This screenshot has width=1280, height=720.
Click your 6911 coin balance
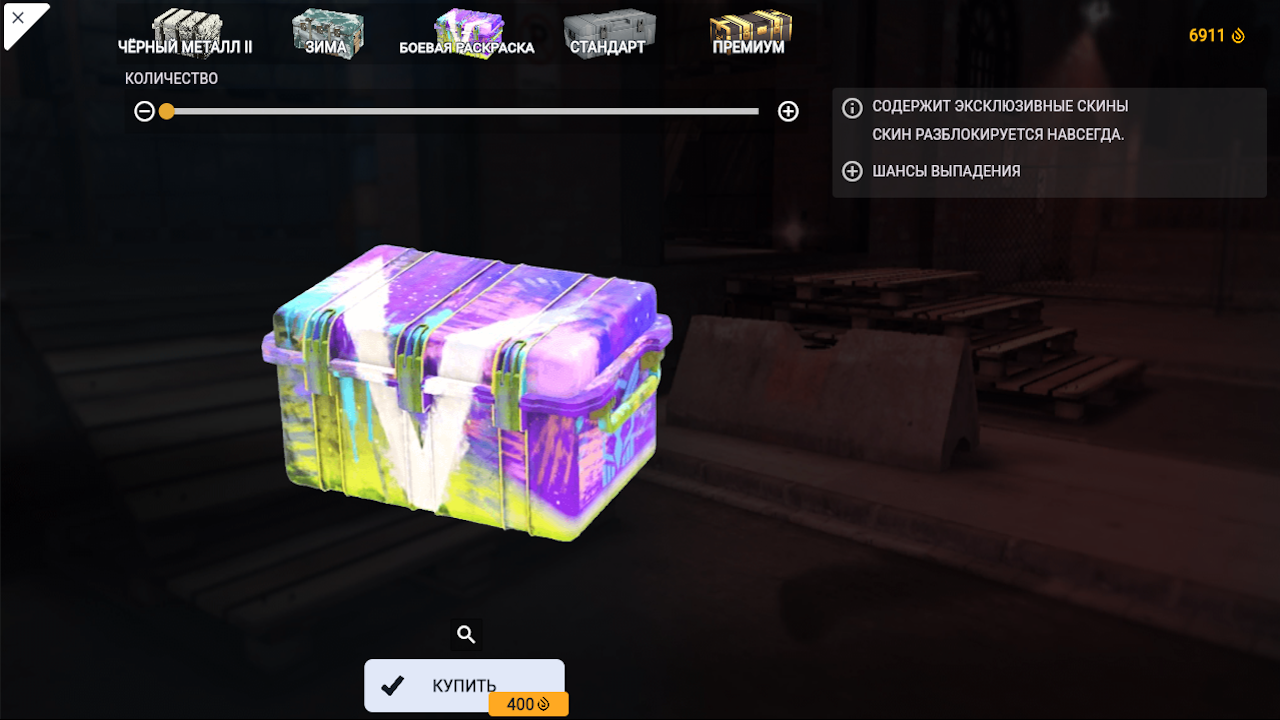point(1204,35)
